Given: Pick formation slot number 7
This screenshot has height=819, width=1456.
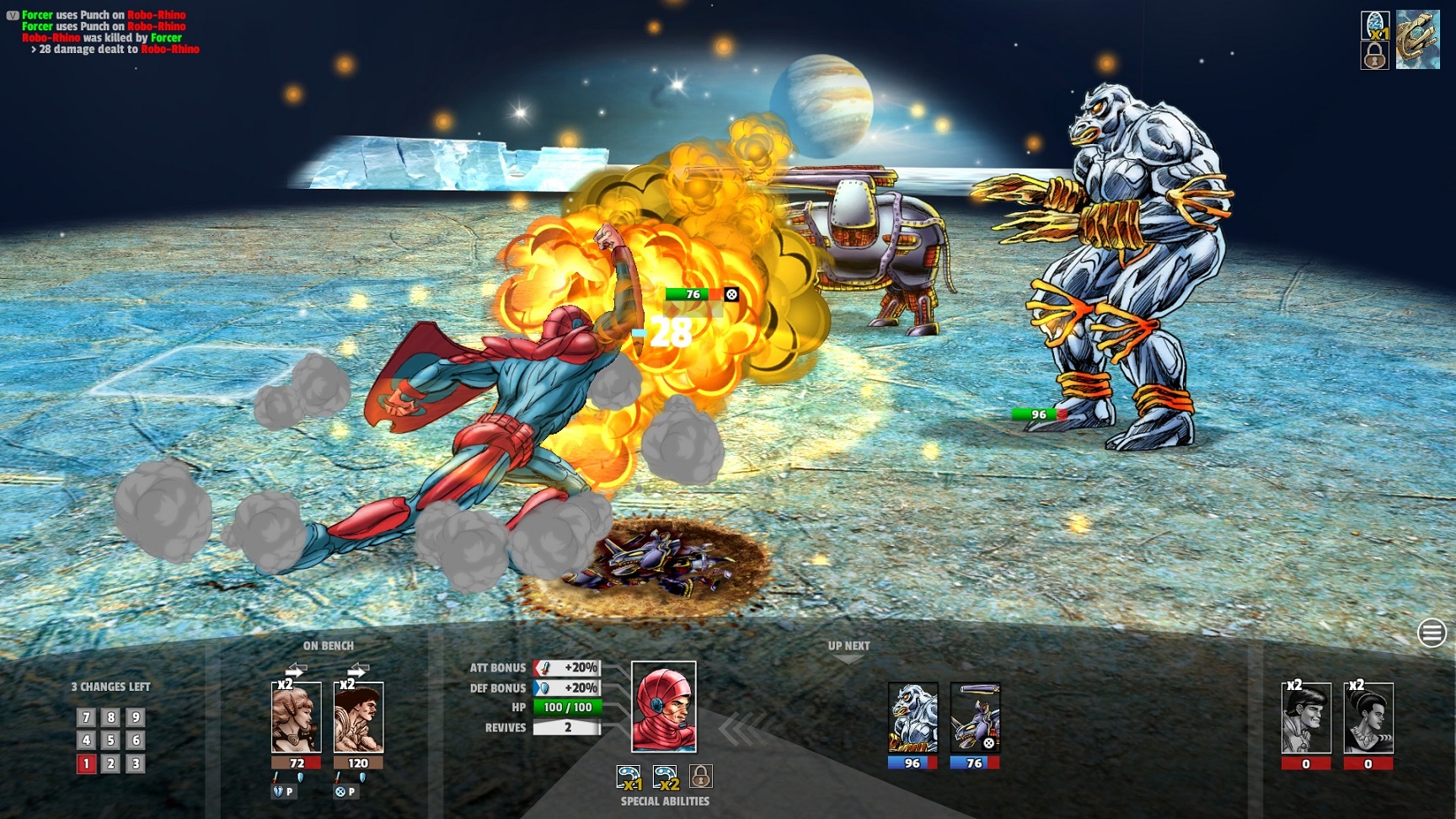Looking at the screenshot, I should tap(86, 718).
